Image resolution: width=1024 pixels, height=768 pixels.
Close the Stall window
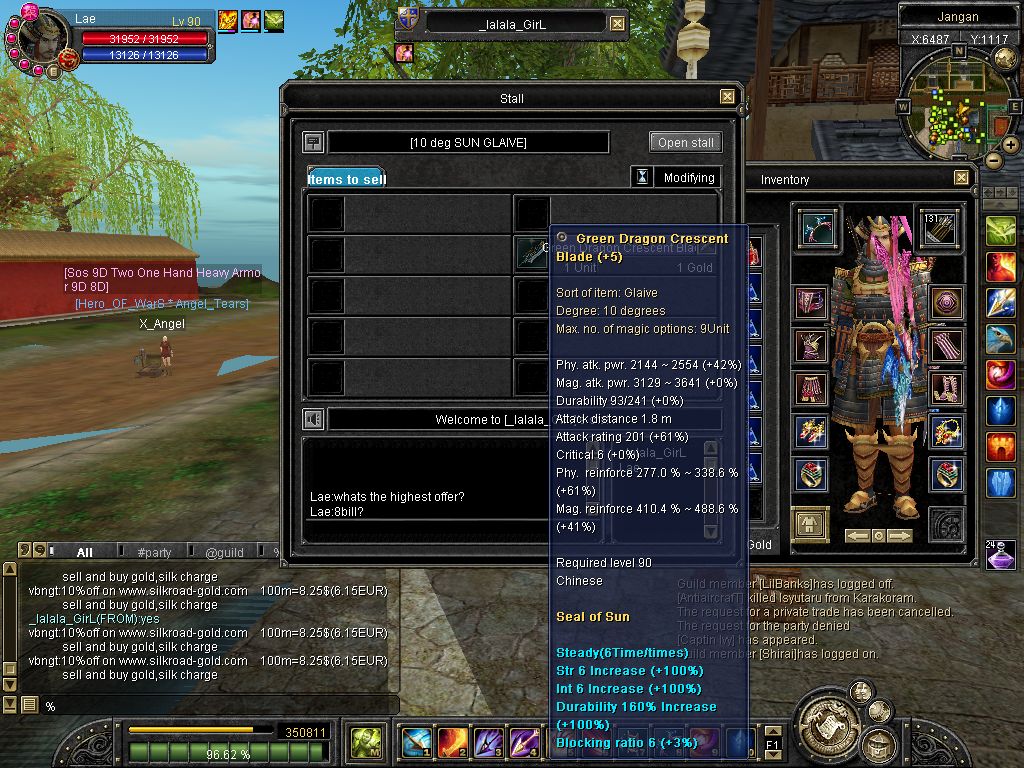[727, 98]
